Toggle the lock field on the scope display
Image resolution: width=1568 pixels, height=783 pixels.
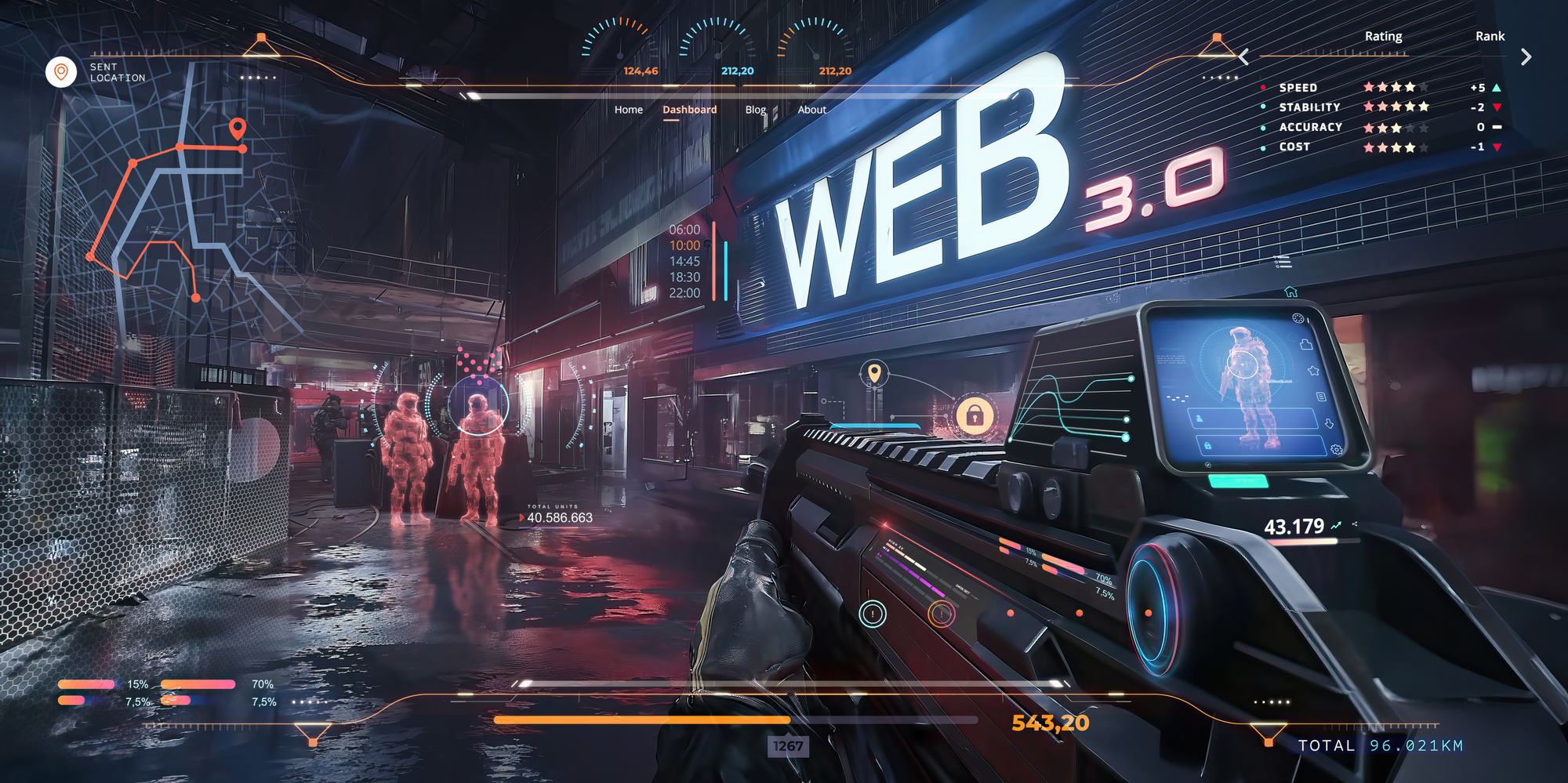[x=1207, y=447]
